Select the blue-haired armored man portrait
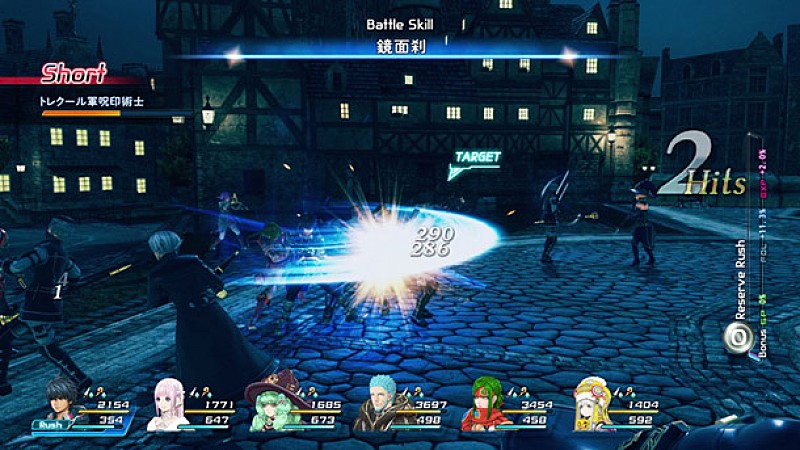Screen dimensions: 800x450 [378, 405]
